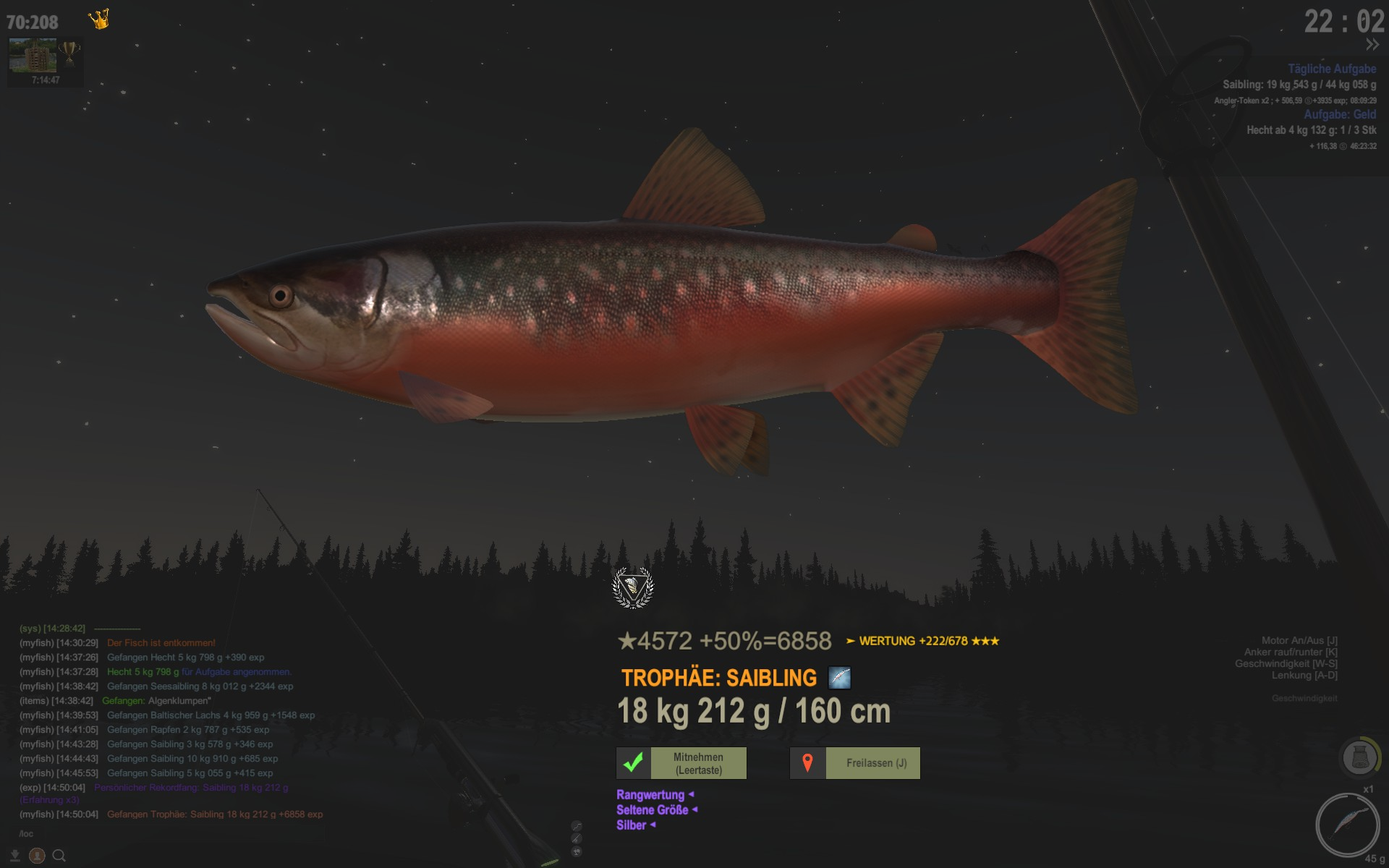Select the wobbler lure circle
This screenshot has height=868, width=1389.
(1346, 825)
